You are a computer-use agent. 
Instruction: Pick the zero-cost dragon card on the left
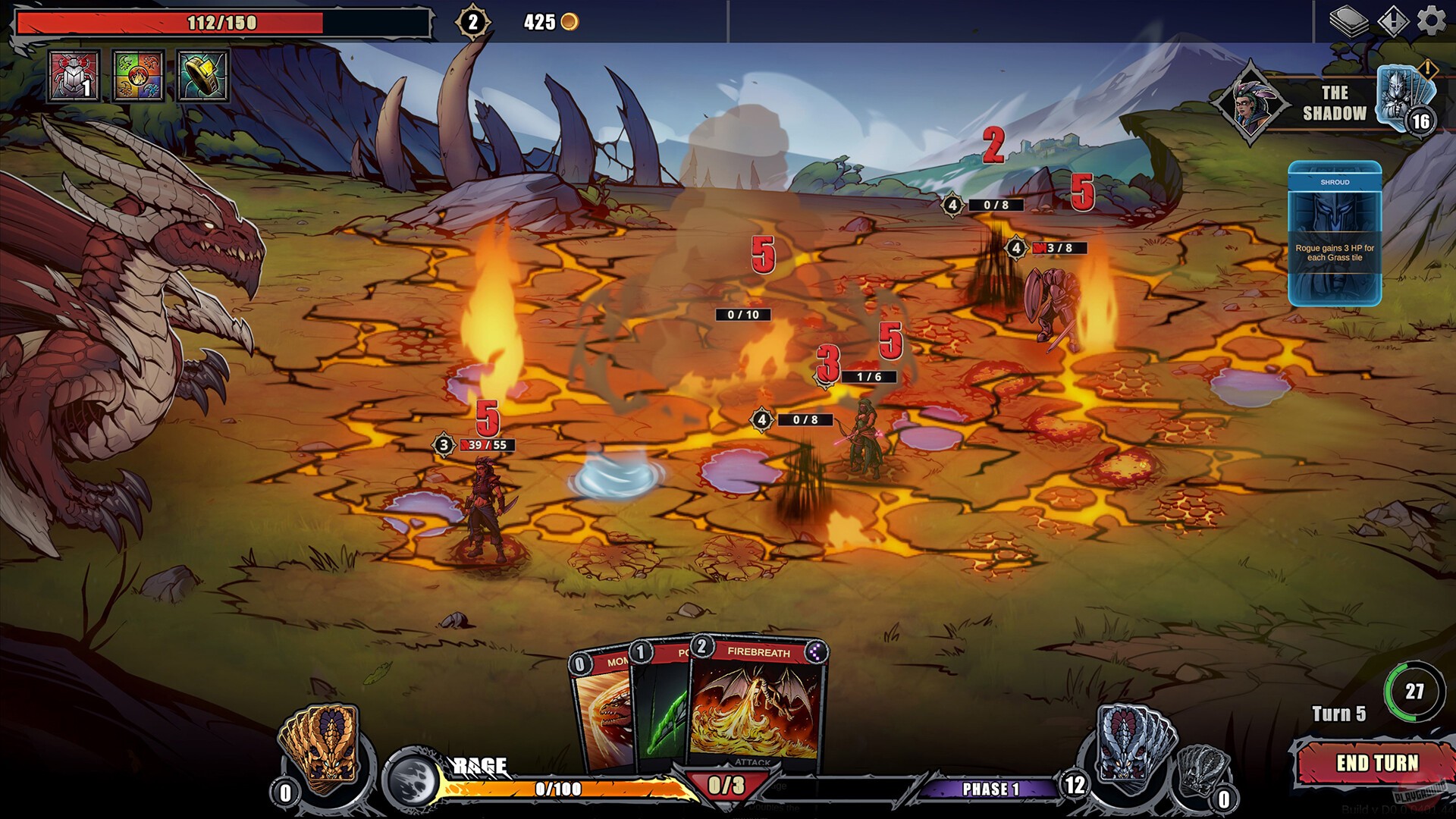coord(599,713)
